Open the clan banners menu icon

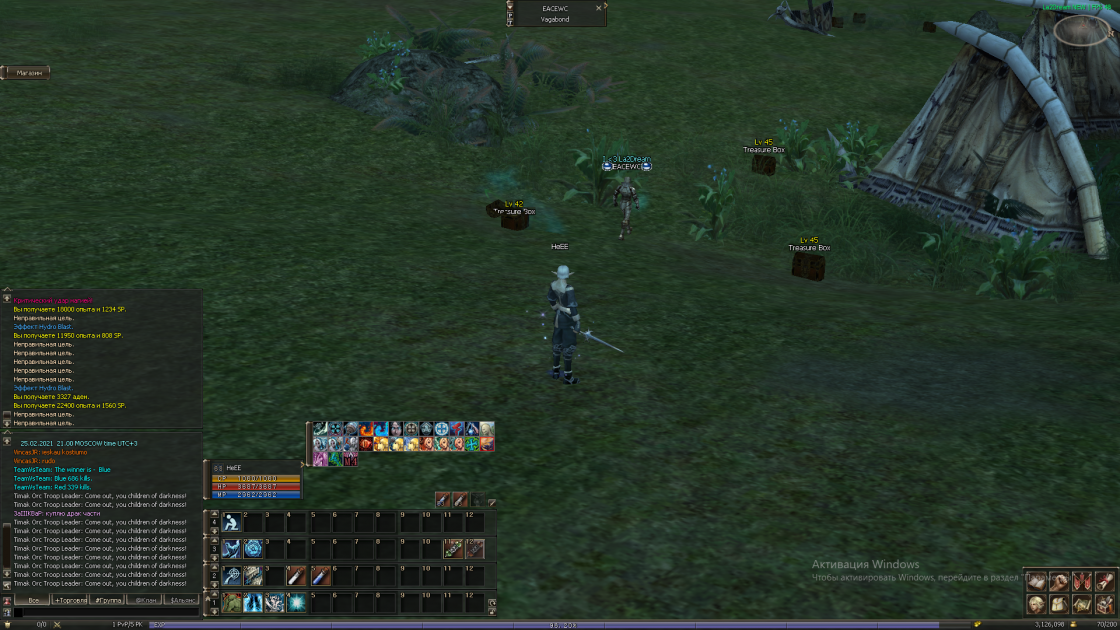[x=1083, y=582]
